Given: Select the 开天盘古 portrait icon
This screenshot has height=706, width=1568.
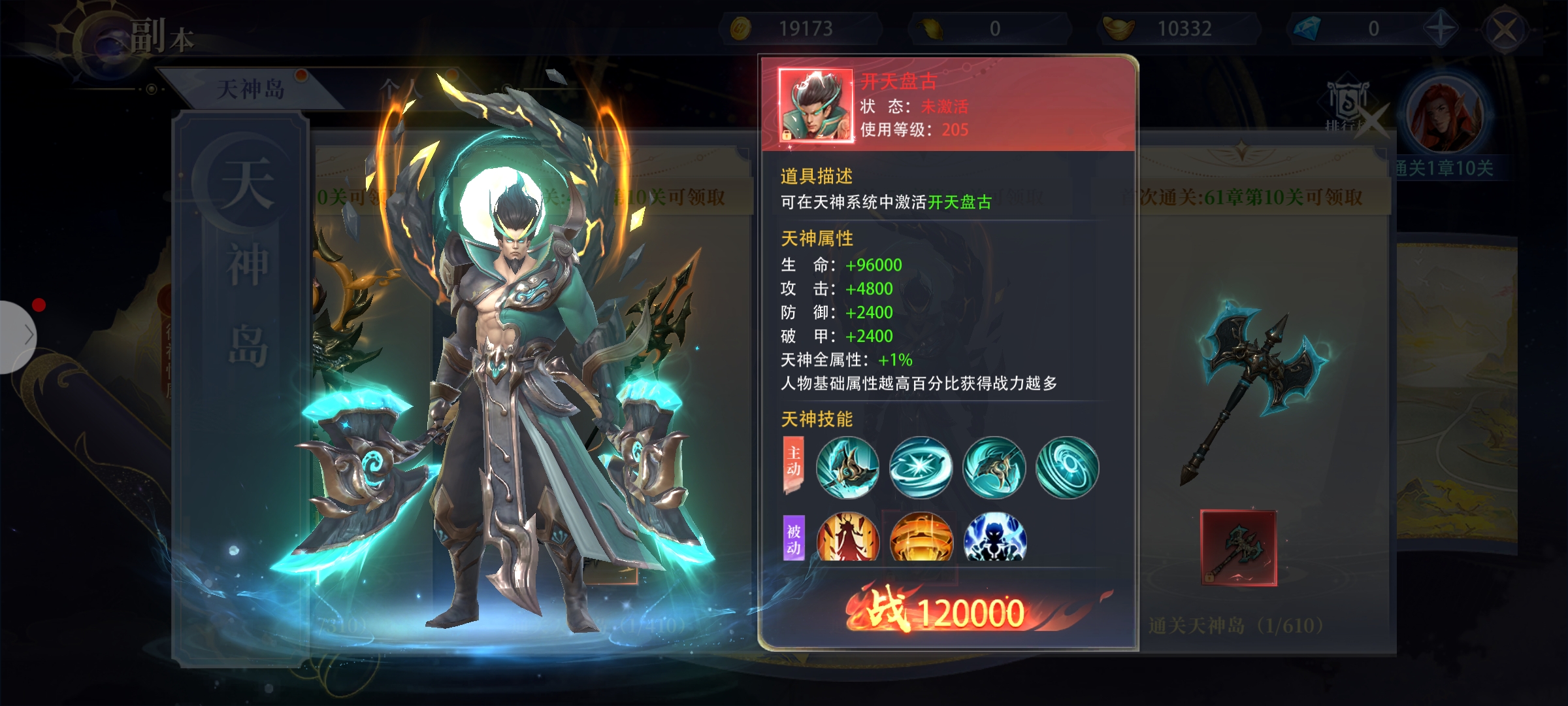Looking at the screenshot, I should [x=816, y=105].
